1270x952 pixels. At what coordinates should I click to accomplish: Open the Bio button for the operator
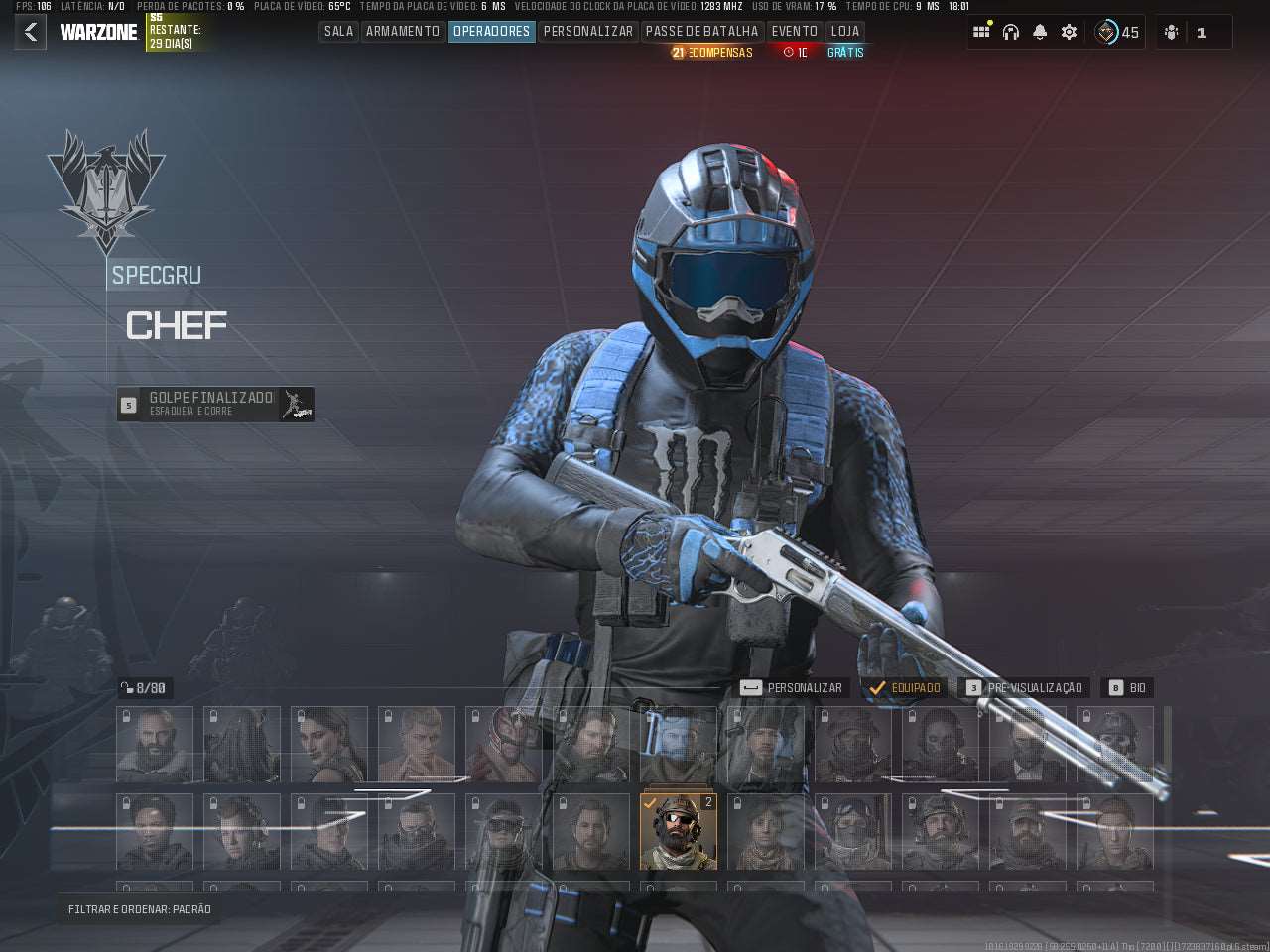(1127, 687)
